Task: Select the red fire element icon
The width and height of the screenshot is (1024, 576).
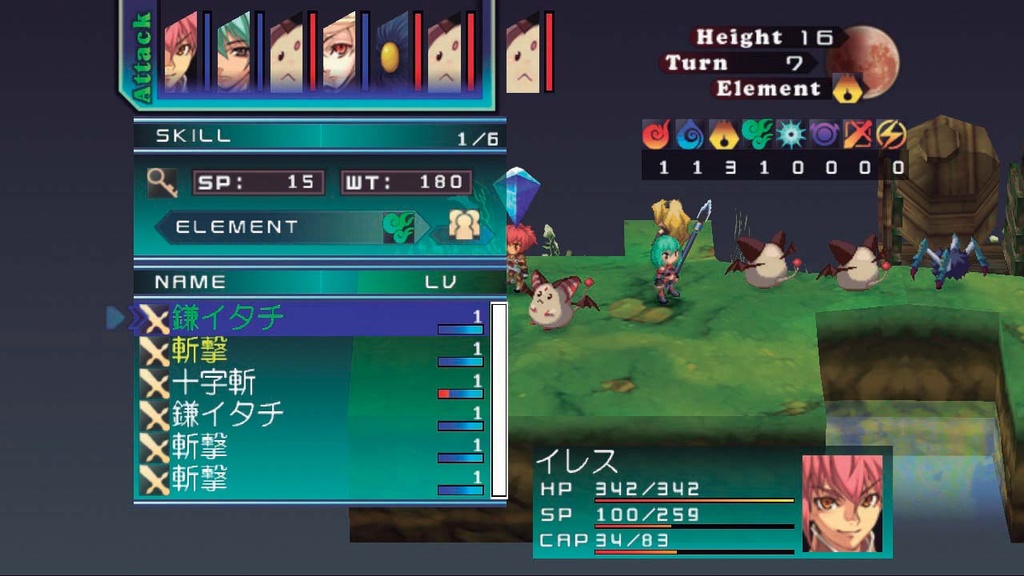Action: [658, 134]
